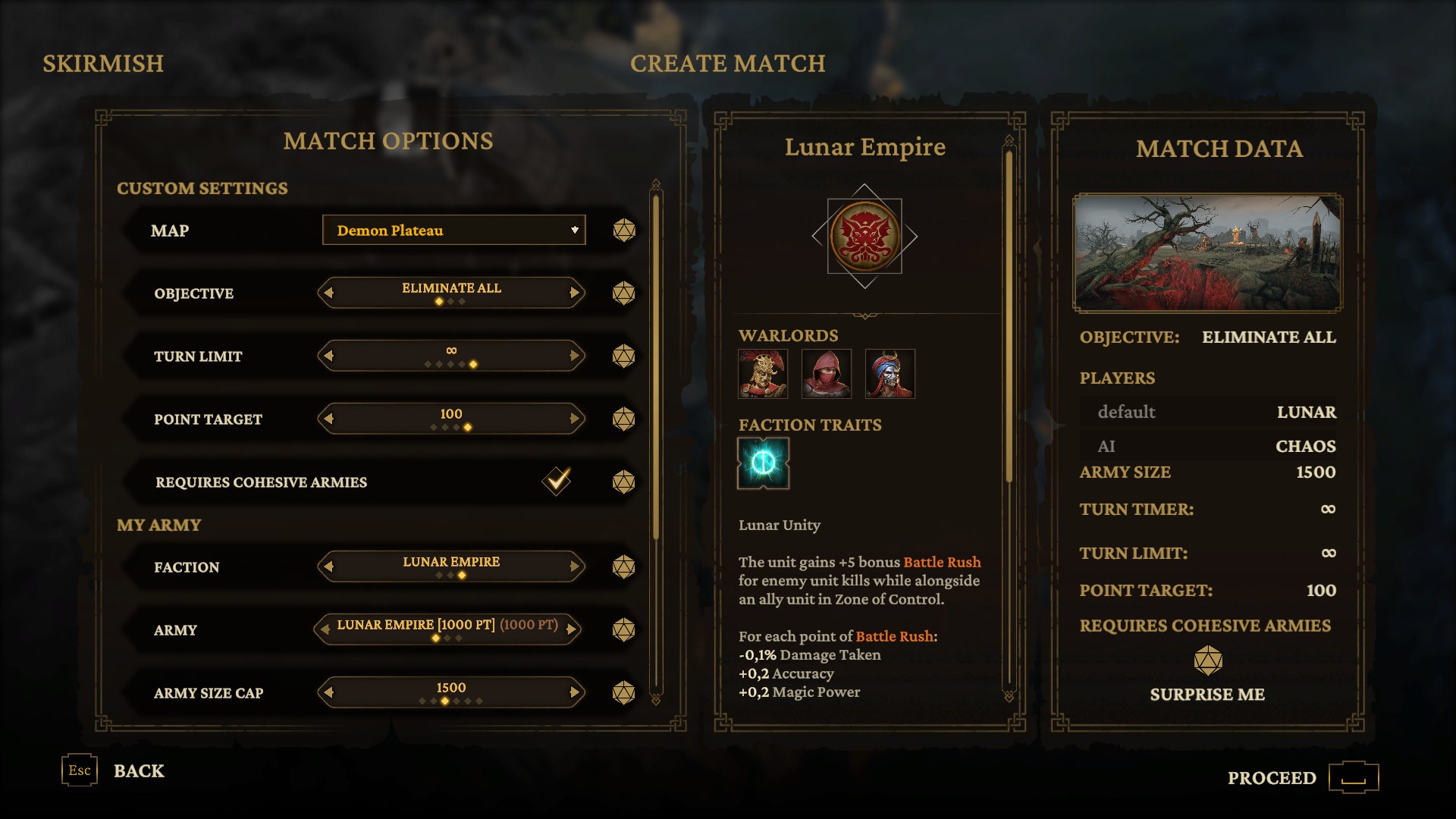Select the next Army preset

(570, 629)
